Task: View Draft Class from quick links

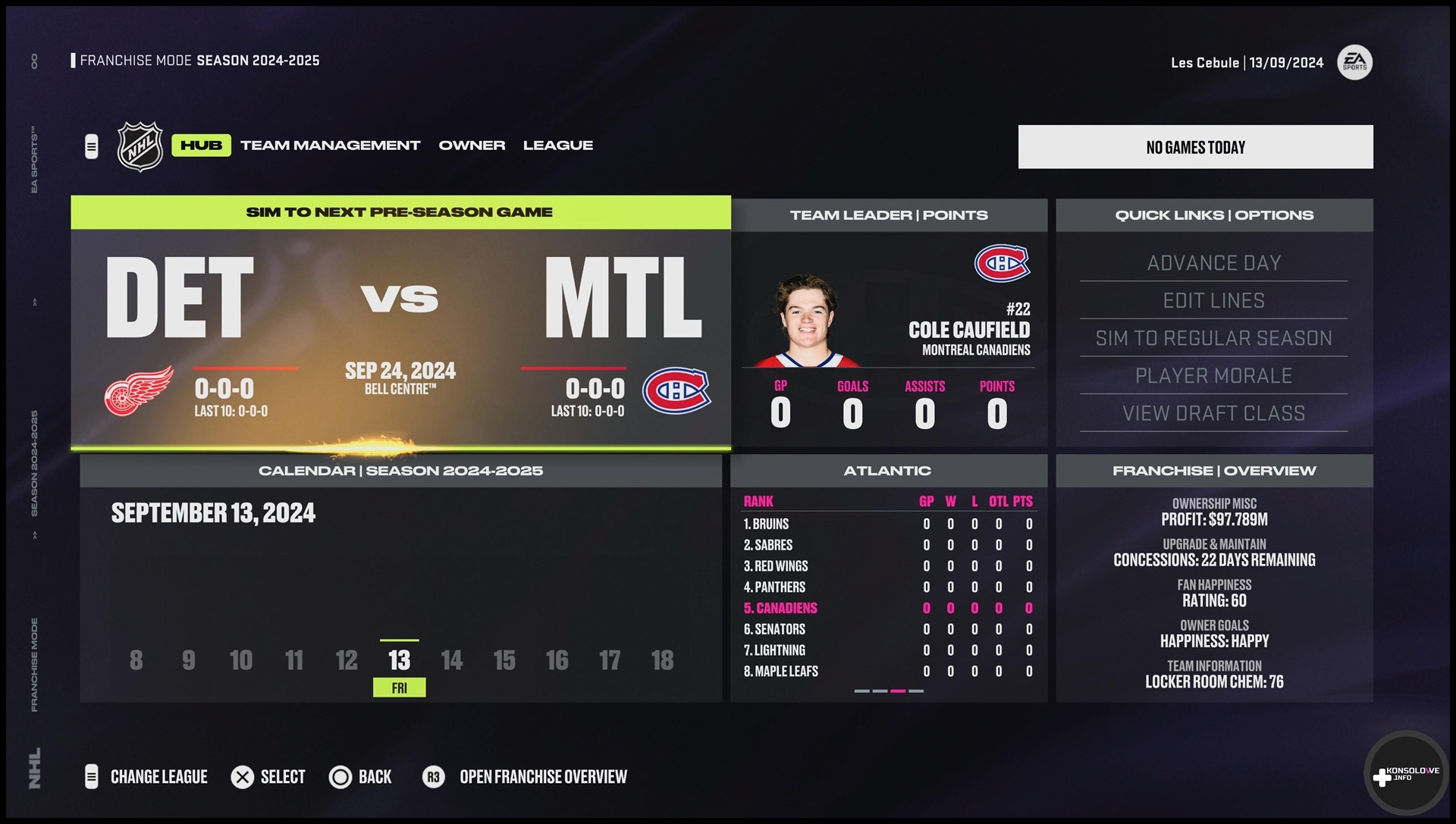Action: (1213, 413)
